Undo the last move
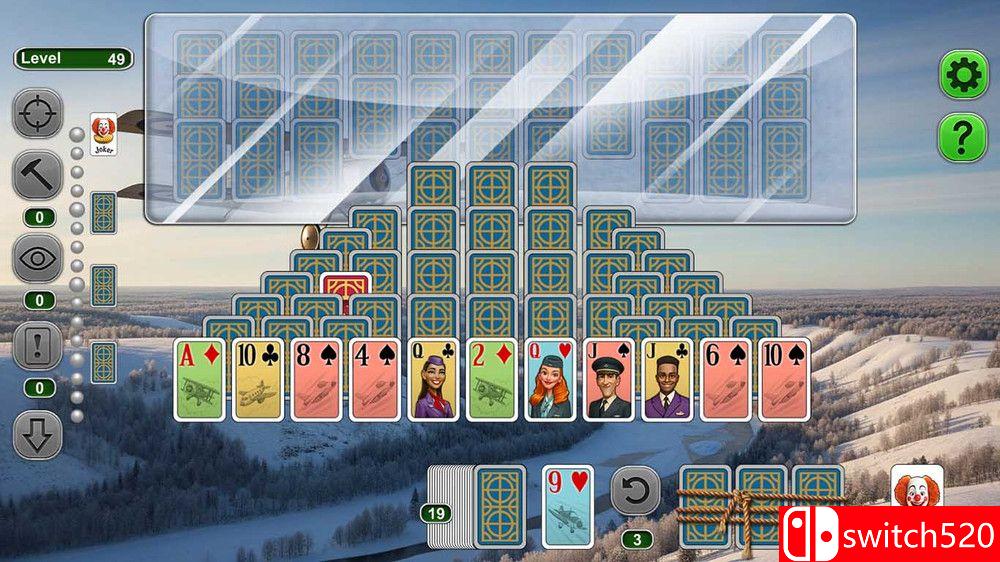 (636, 490)
